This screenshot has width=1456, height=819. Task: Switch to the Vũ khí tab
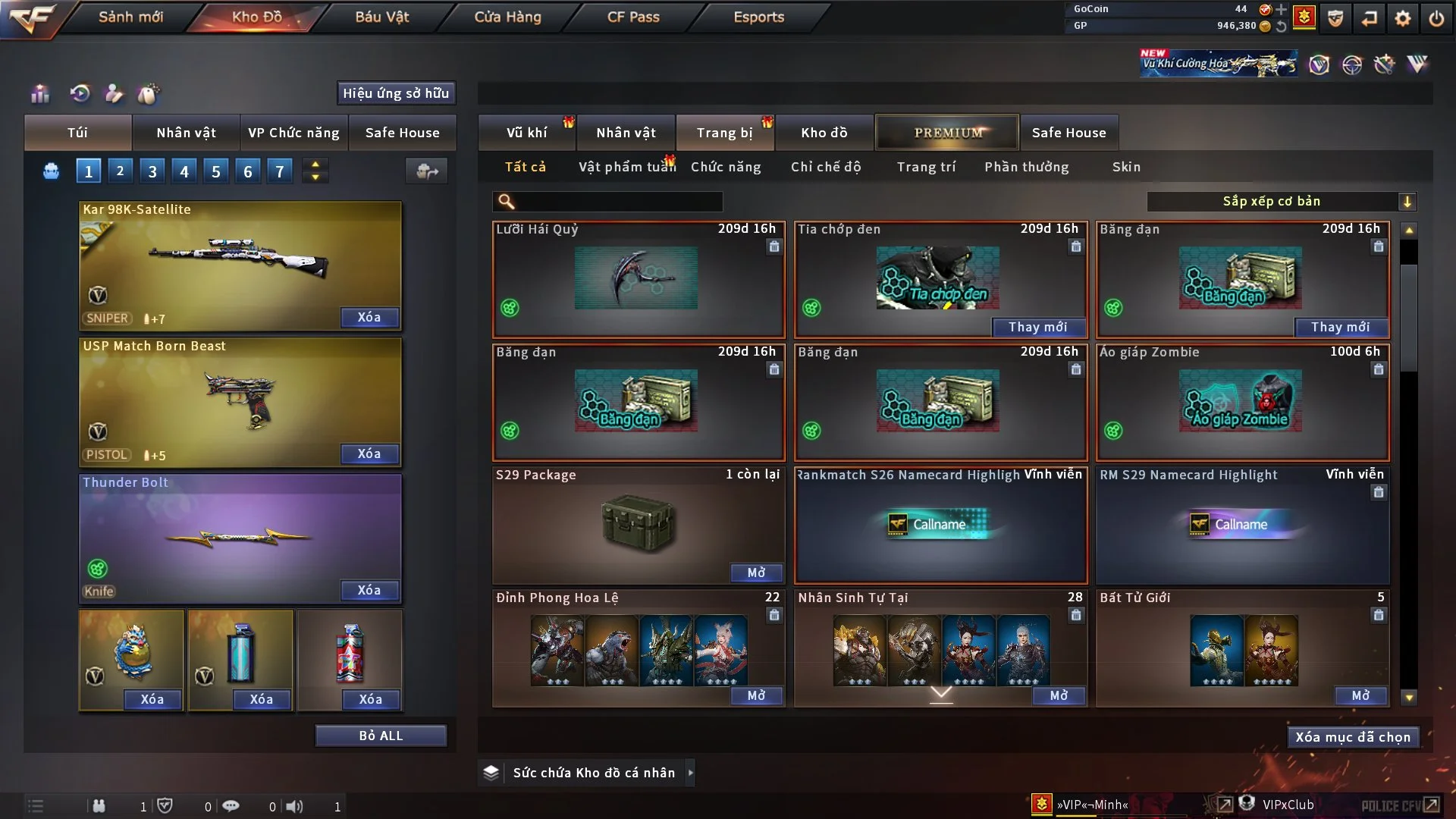(x=526, y=133)
